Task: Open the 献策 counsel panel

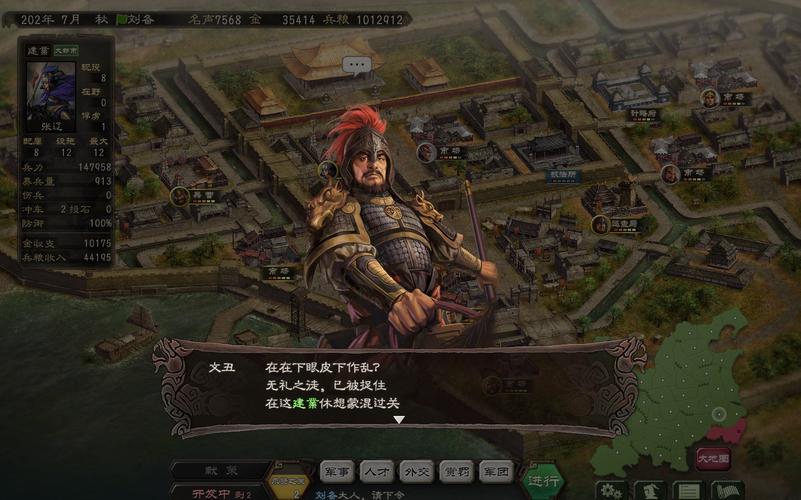Action: (219, 470)
